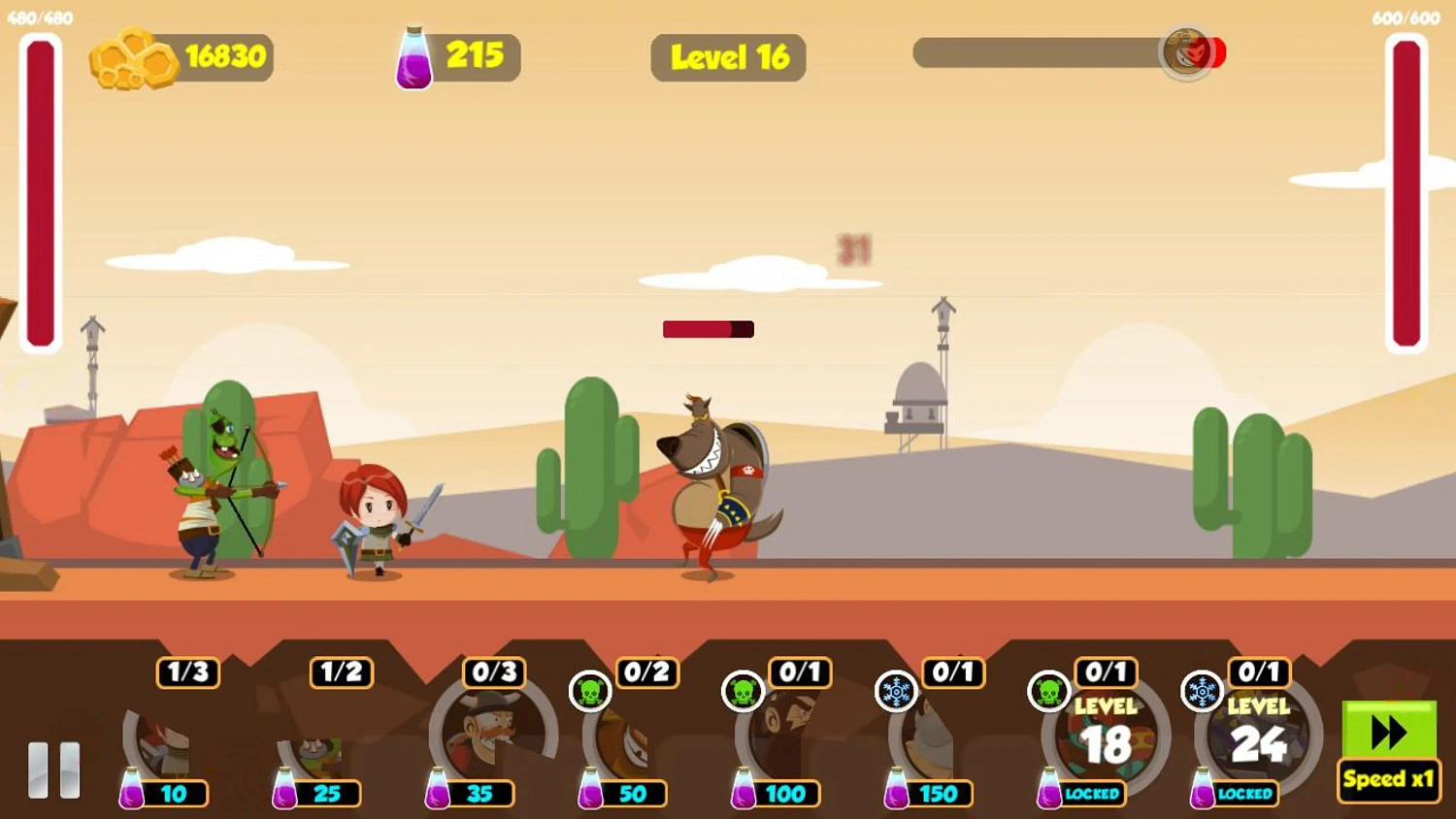This screenshot has height=819, width=1456.
Task: Click the locked Level 24 unit portrait
Action: click(x=1255, y=737)
